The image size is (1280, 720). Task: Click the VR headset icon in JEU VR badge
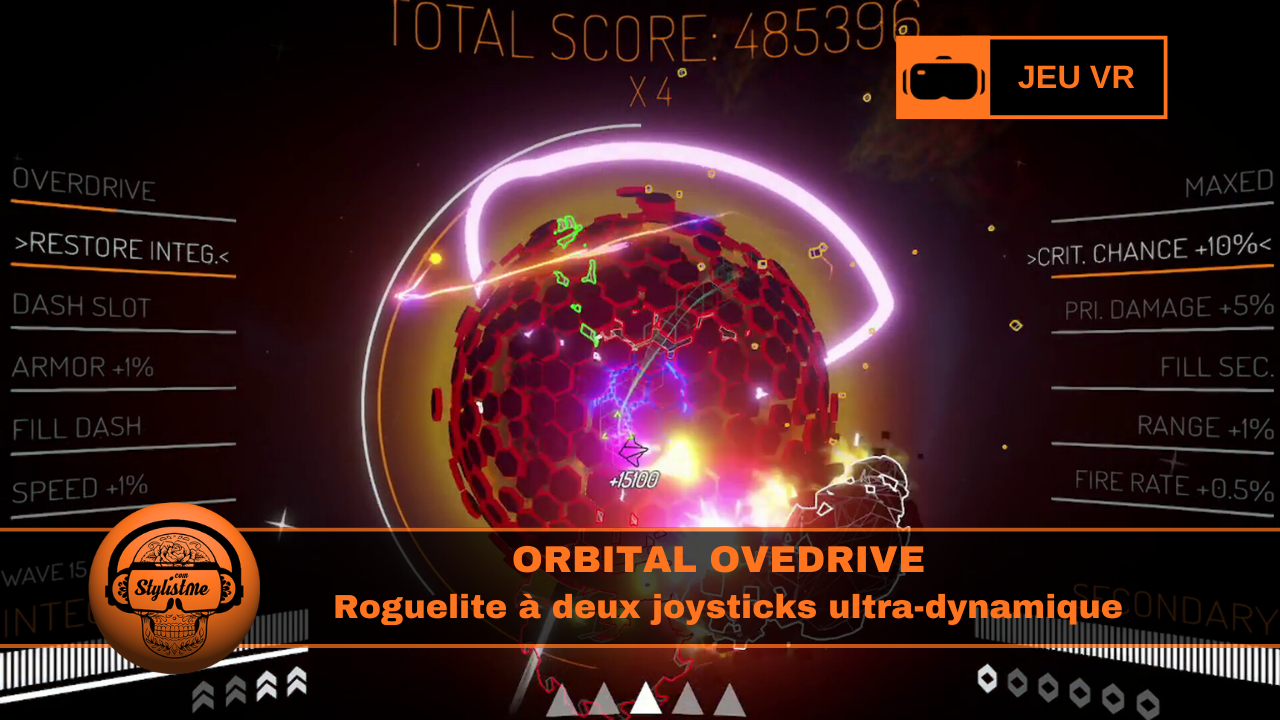pos(944,76)
